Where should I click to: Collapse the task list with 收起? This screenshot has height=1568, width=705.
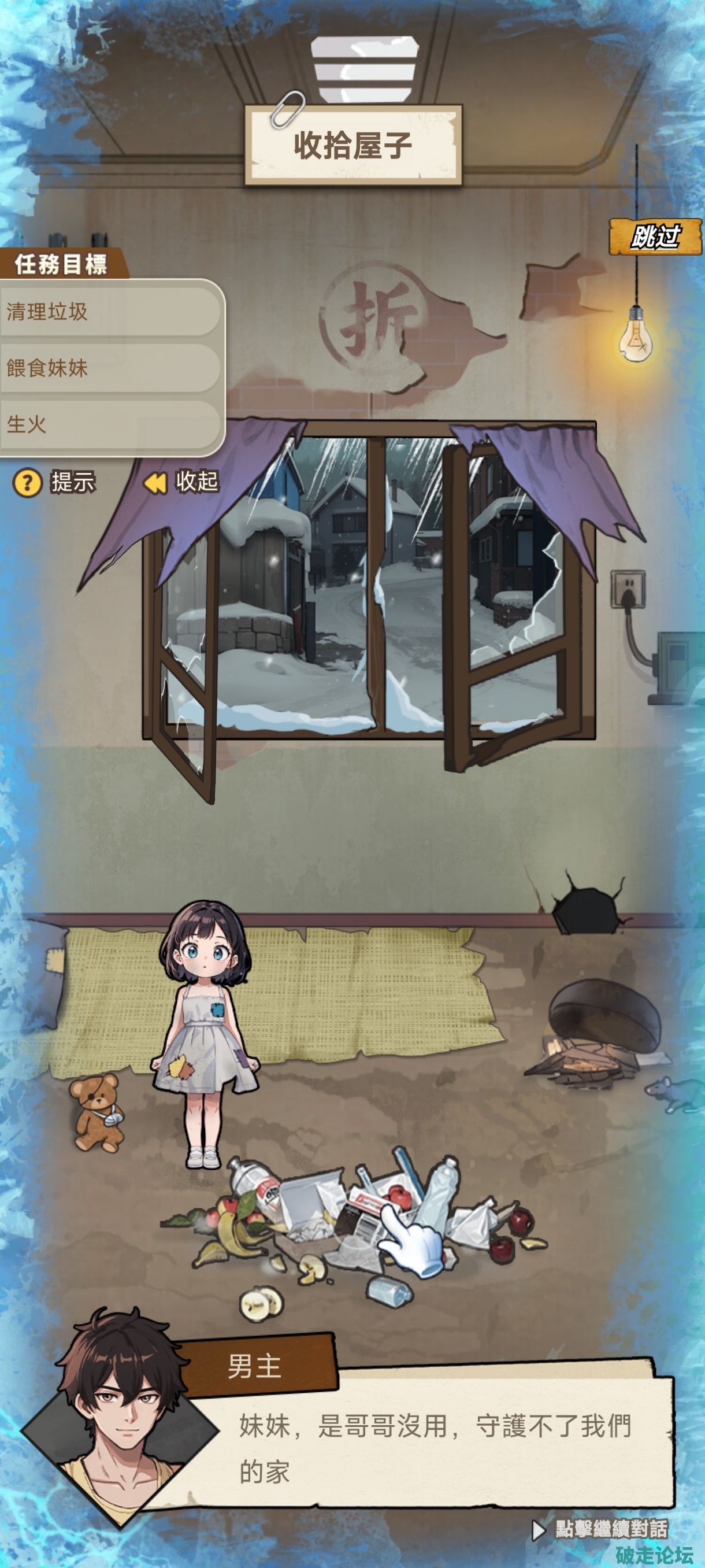[181, 482]
